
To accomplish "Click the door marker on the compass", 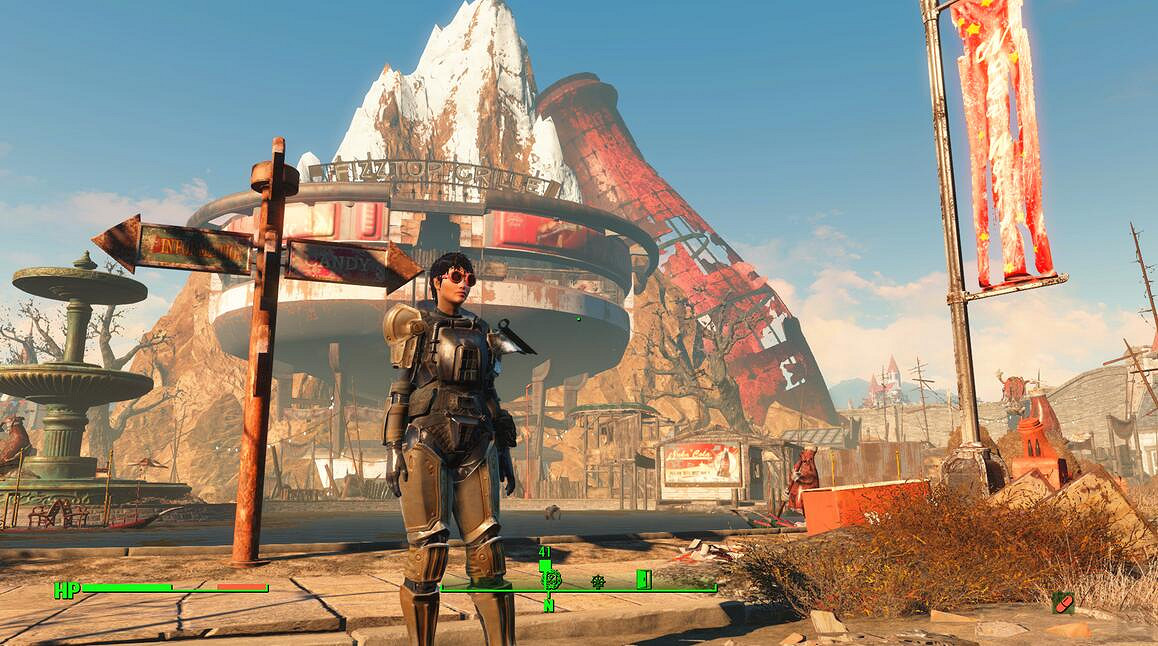I will (x=643, y=579).
